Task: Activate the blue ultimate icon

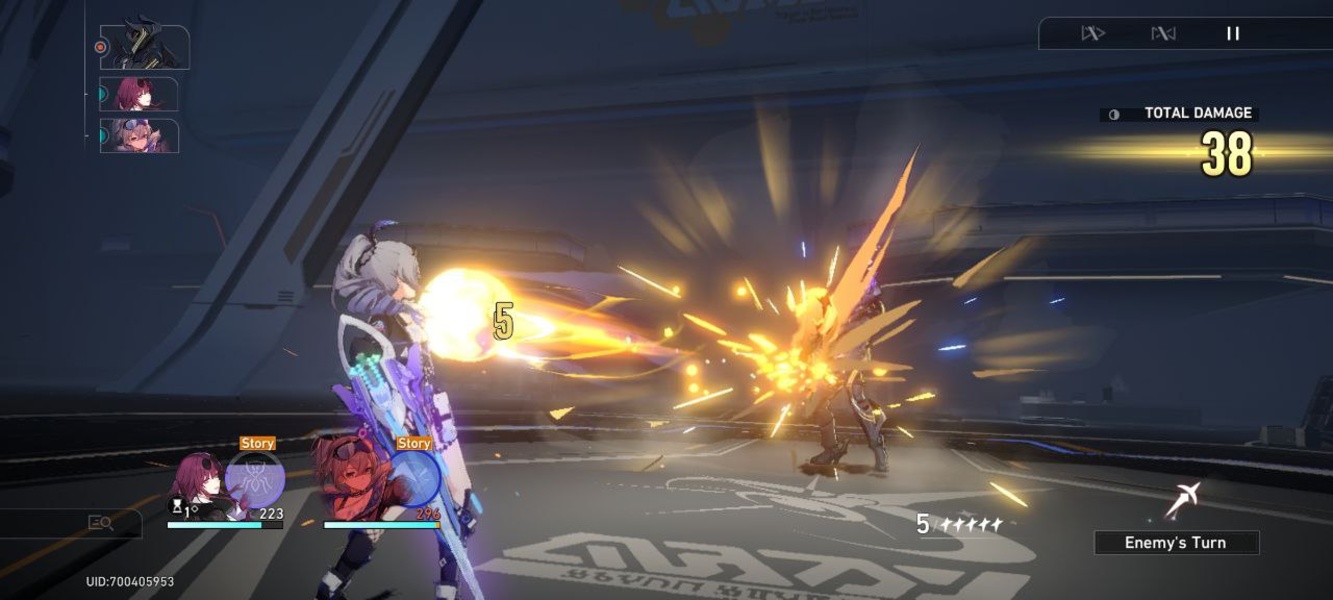Action: click(413, 479)
